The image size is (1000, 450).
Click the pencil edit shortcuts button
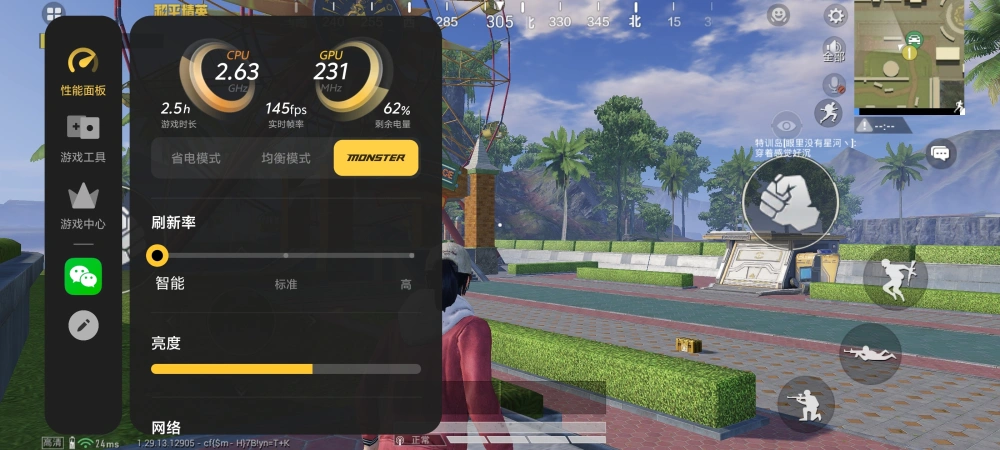83,325
